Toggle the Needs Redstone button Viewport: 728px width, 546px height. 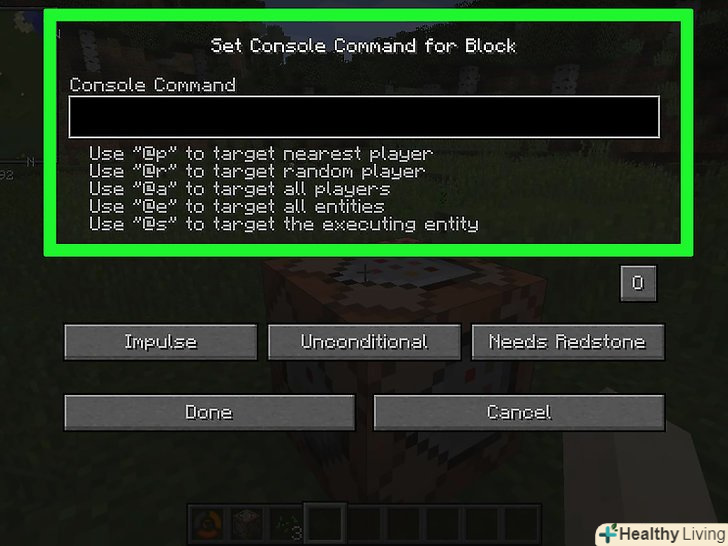click(567, 342)
